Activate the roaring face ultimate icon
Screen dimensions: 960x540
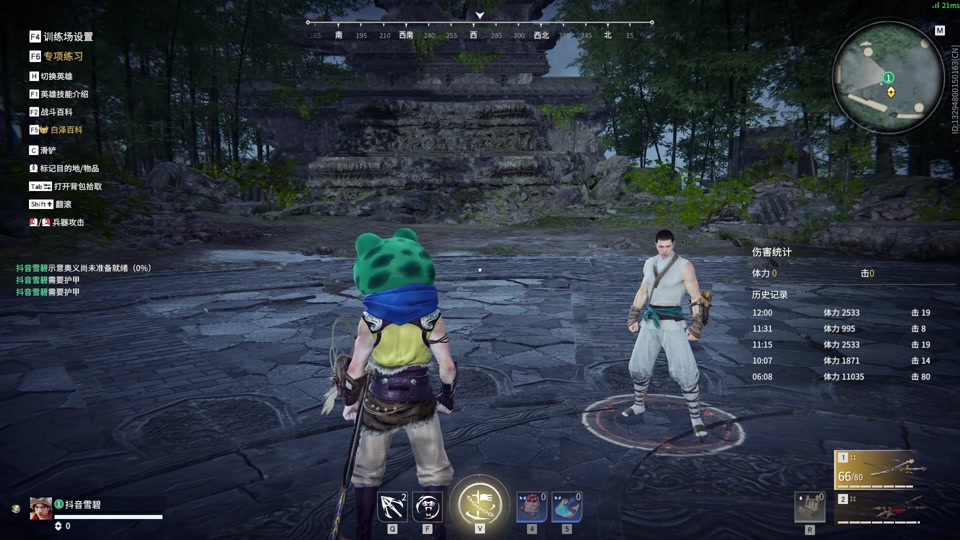428,506
